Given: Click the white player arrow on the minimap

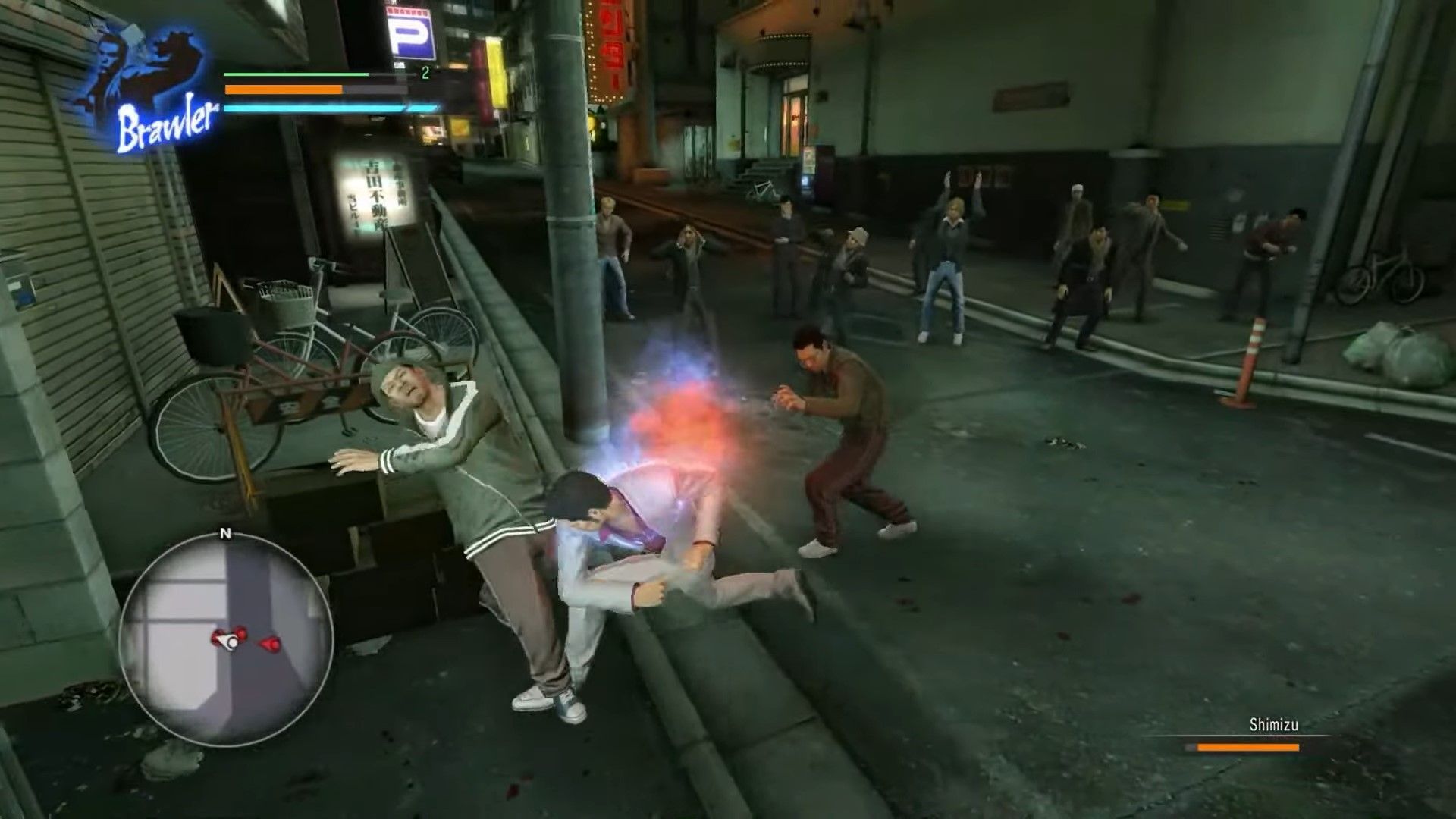Looking at the screenshot, I should (228, 640).
